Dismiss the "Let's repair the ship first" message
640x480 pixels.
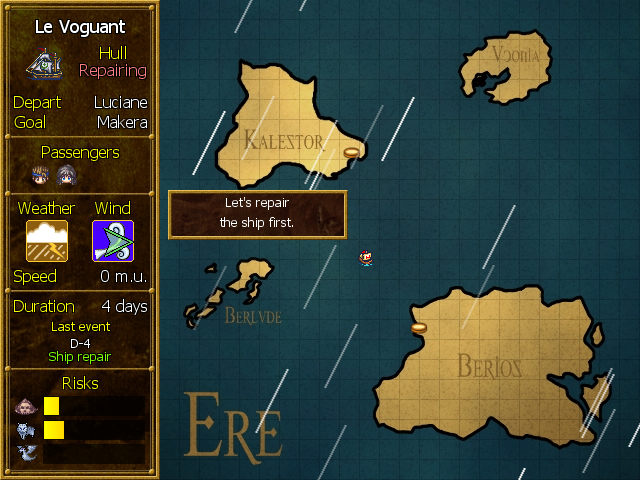pyautogui.click(x=257, y=212)
